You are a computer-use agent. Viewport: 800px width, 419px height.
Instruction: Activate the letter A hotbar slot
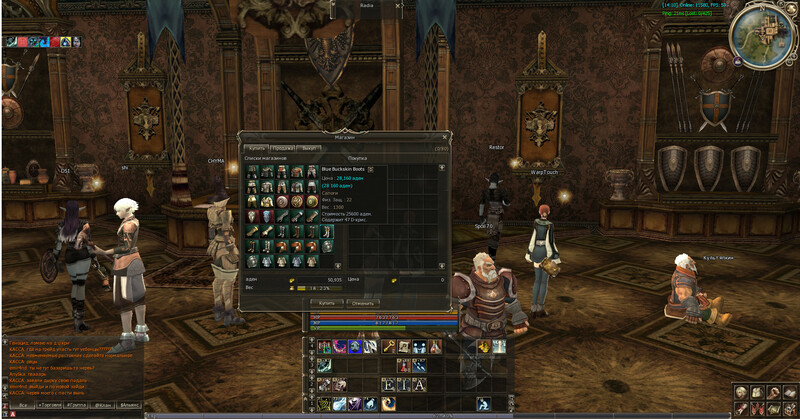pos(419,384)
